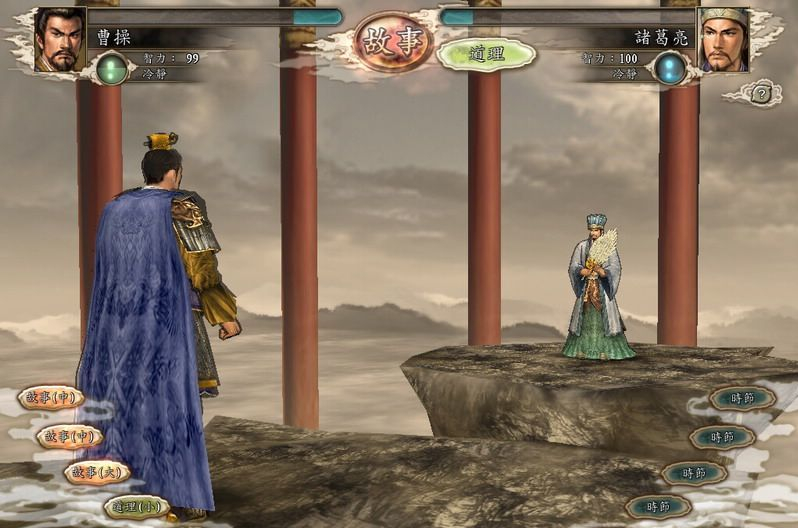Choose the green 道理(小) card

135,506
